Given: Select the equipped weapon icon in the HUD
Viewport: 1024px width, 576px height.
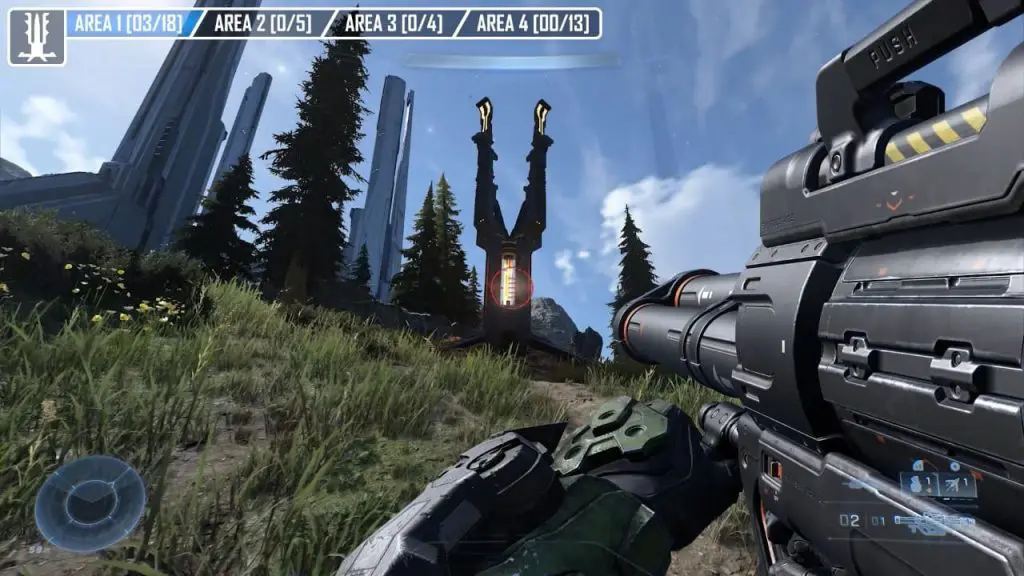Looking at the screenshot, I should pos(935,521).
